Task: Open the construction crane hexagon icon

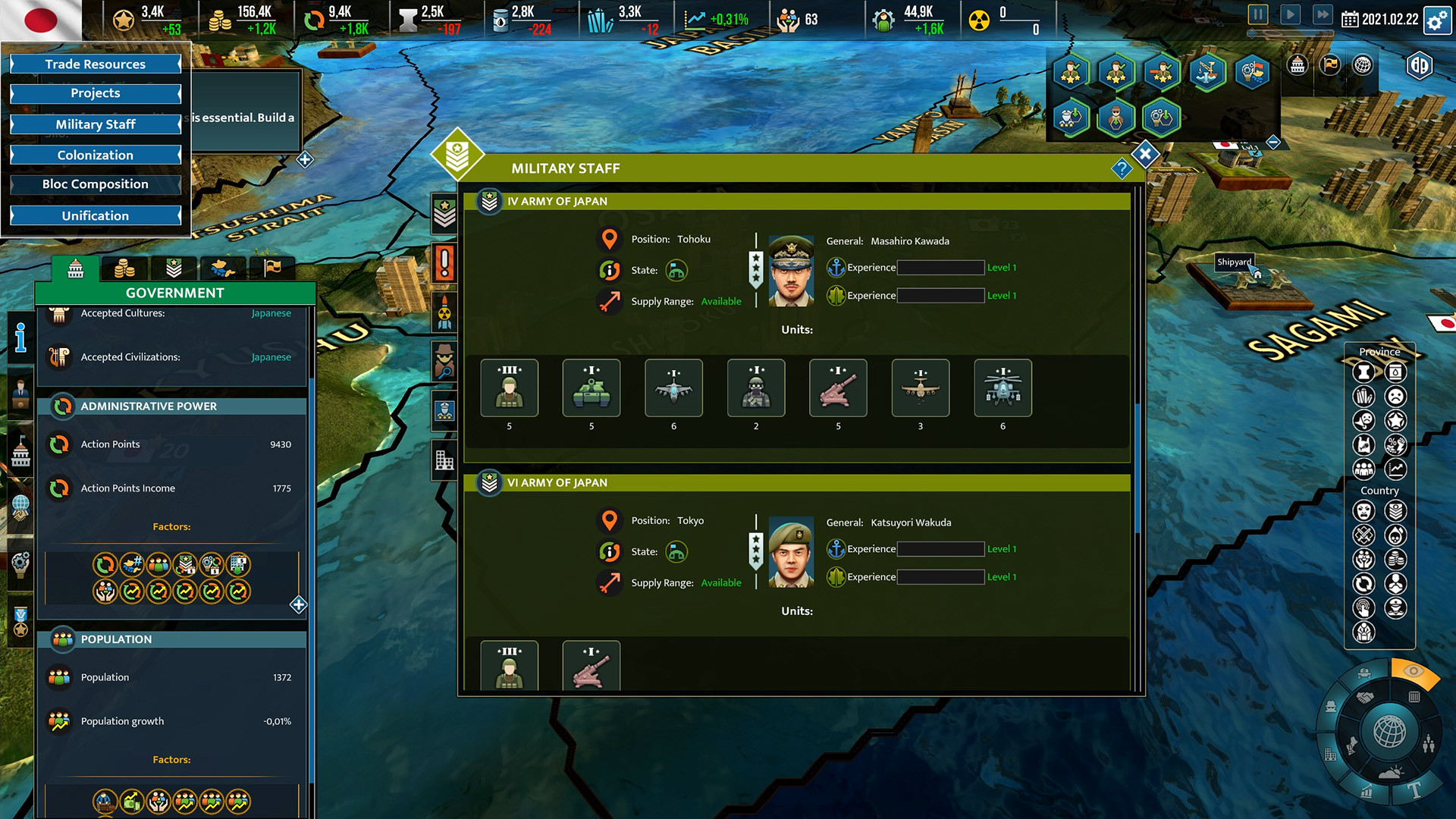Action: [1207, 74]
